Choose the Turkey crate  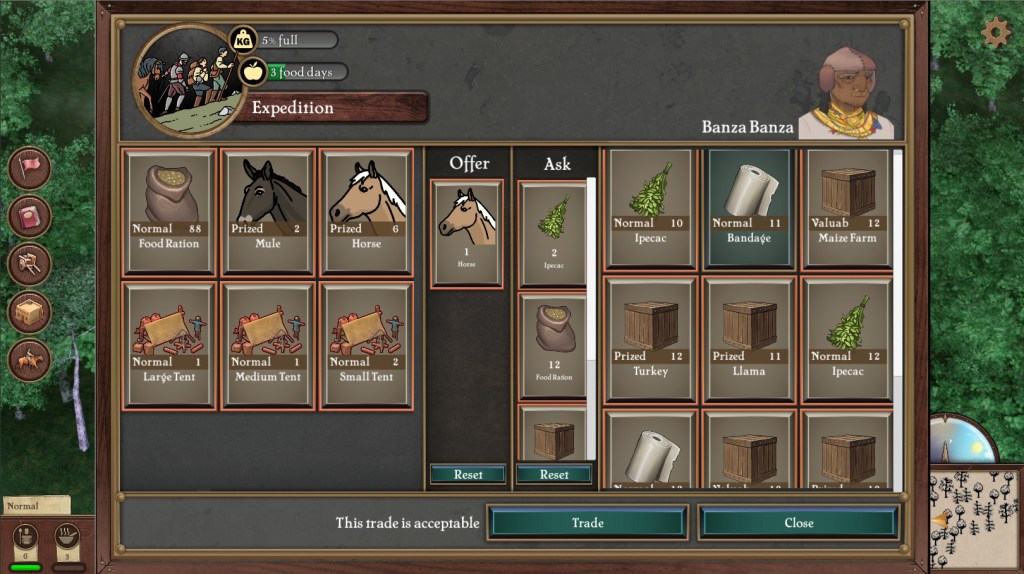tap(650, 340)
